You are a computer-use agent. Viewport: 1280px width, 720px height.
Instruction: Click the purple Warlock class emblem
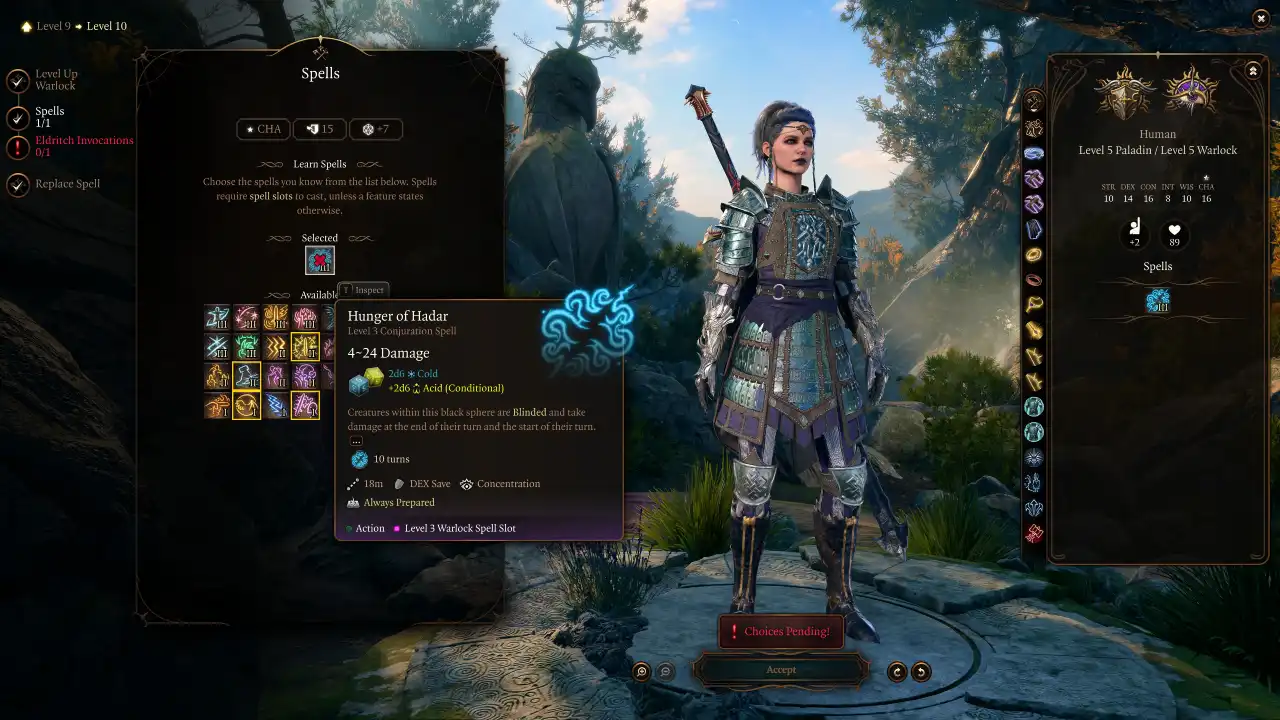(x=1192, y=90)
